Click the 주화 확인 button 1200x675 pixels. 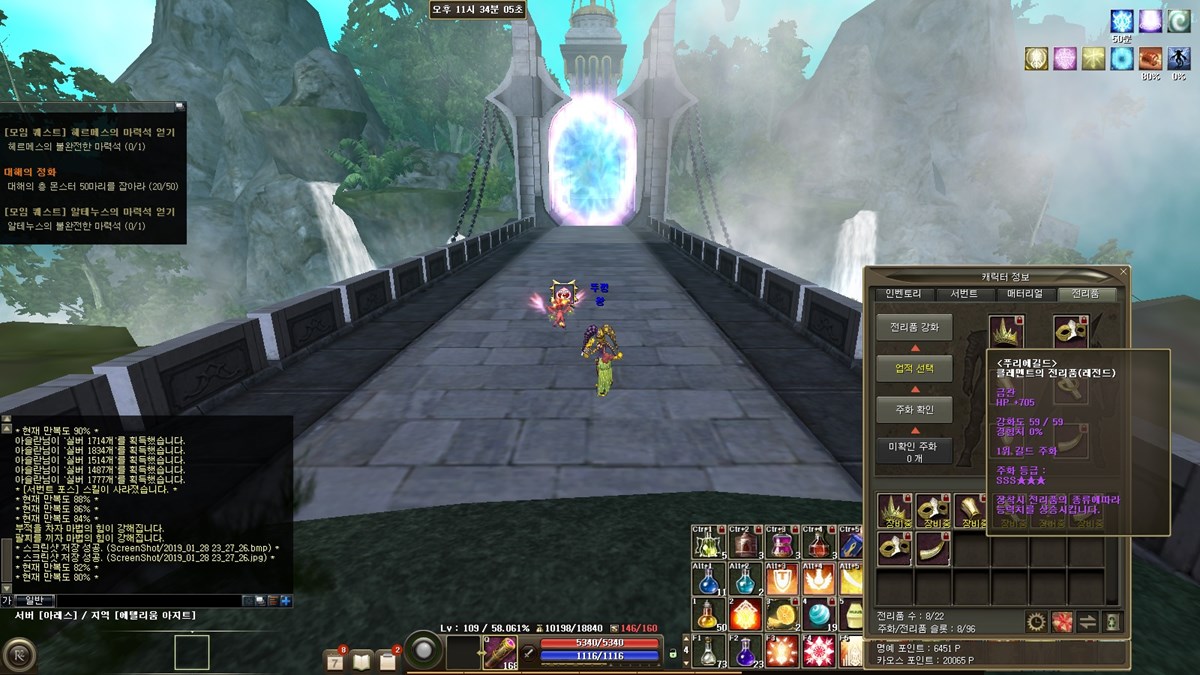tap(914, 409)
